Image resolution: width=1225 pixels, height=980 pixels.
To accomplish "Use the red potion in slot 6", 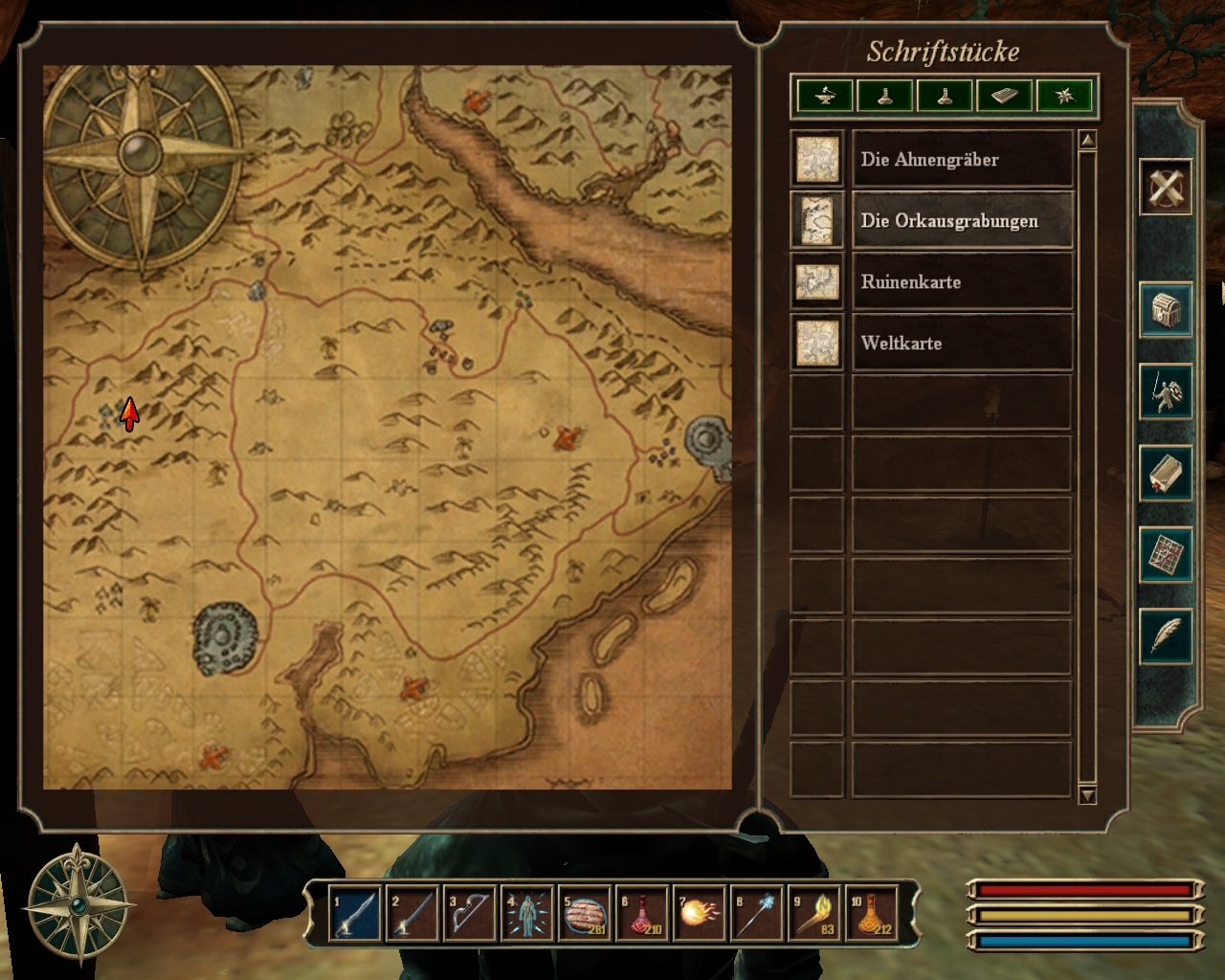I will (641, 914).
